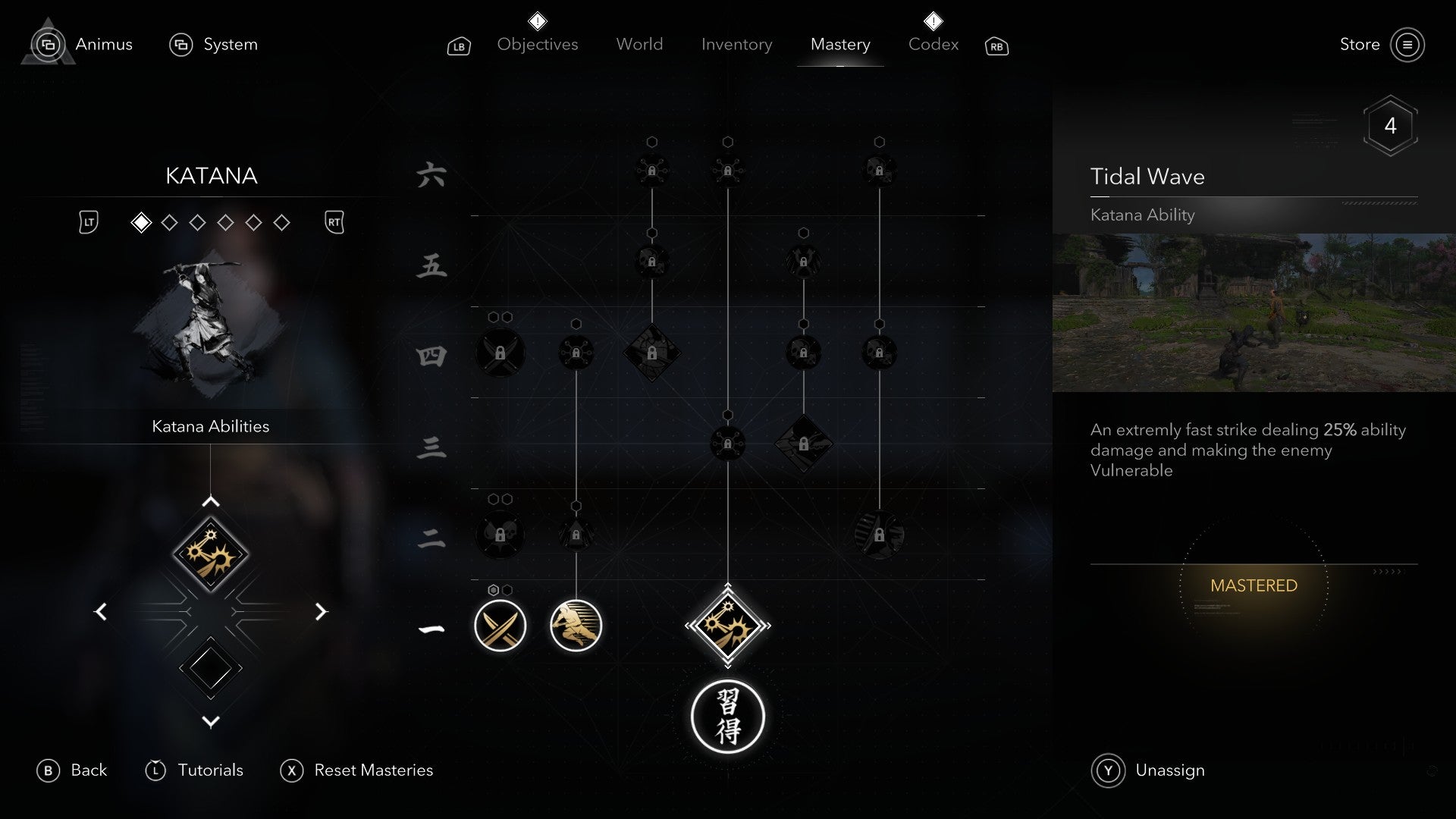1456x819 pixels.
Task: Click the down chevron below the empty diamond
Action: [x=211, y=722]
